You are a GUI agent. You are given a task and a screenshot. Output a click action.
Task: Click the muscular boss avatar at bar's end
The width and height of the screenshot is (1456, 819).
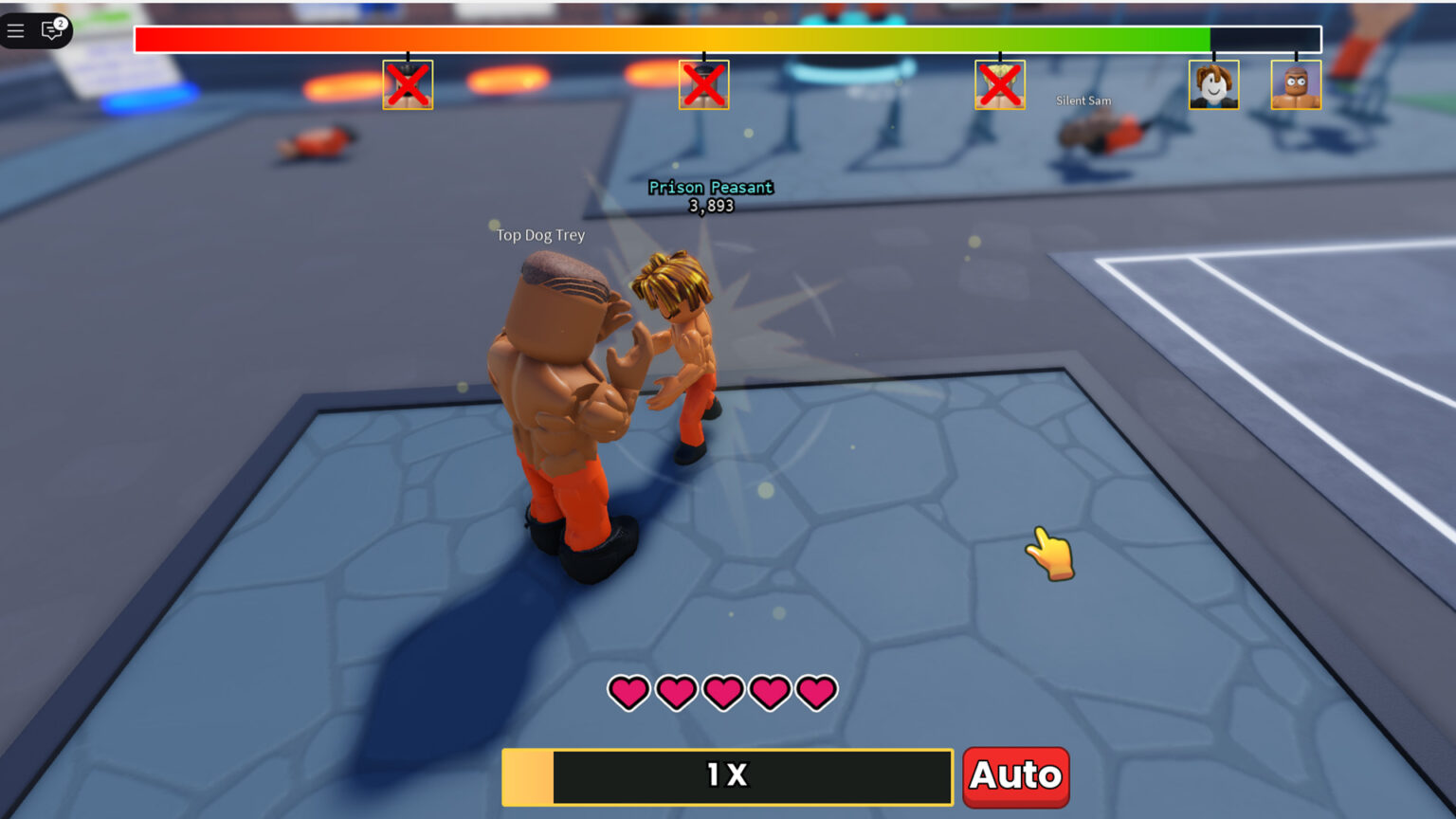pos(1296,84)
